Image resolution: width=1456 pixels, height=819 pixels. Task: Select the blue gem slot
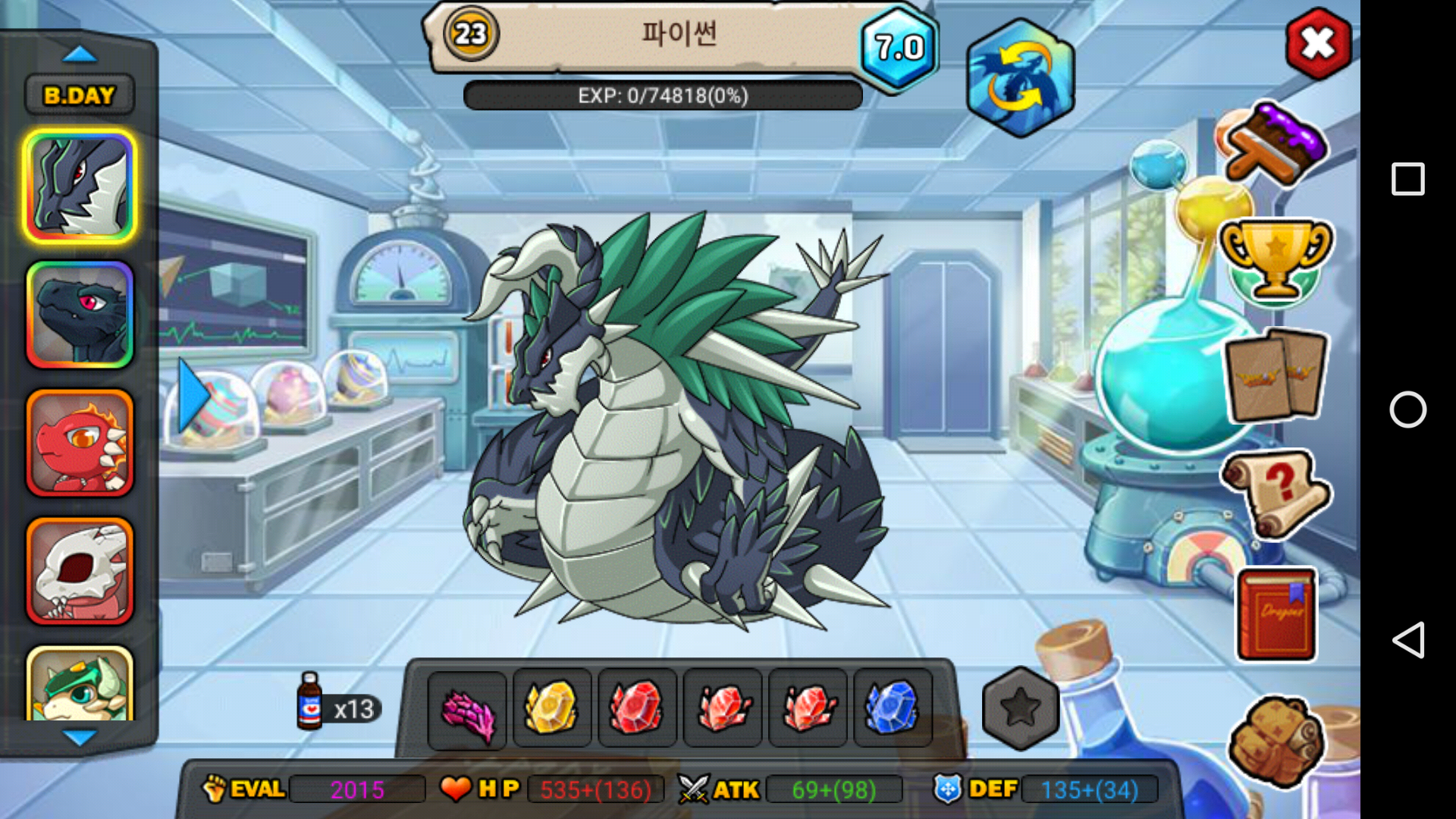[893, 709]
